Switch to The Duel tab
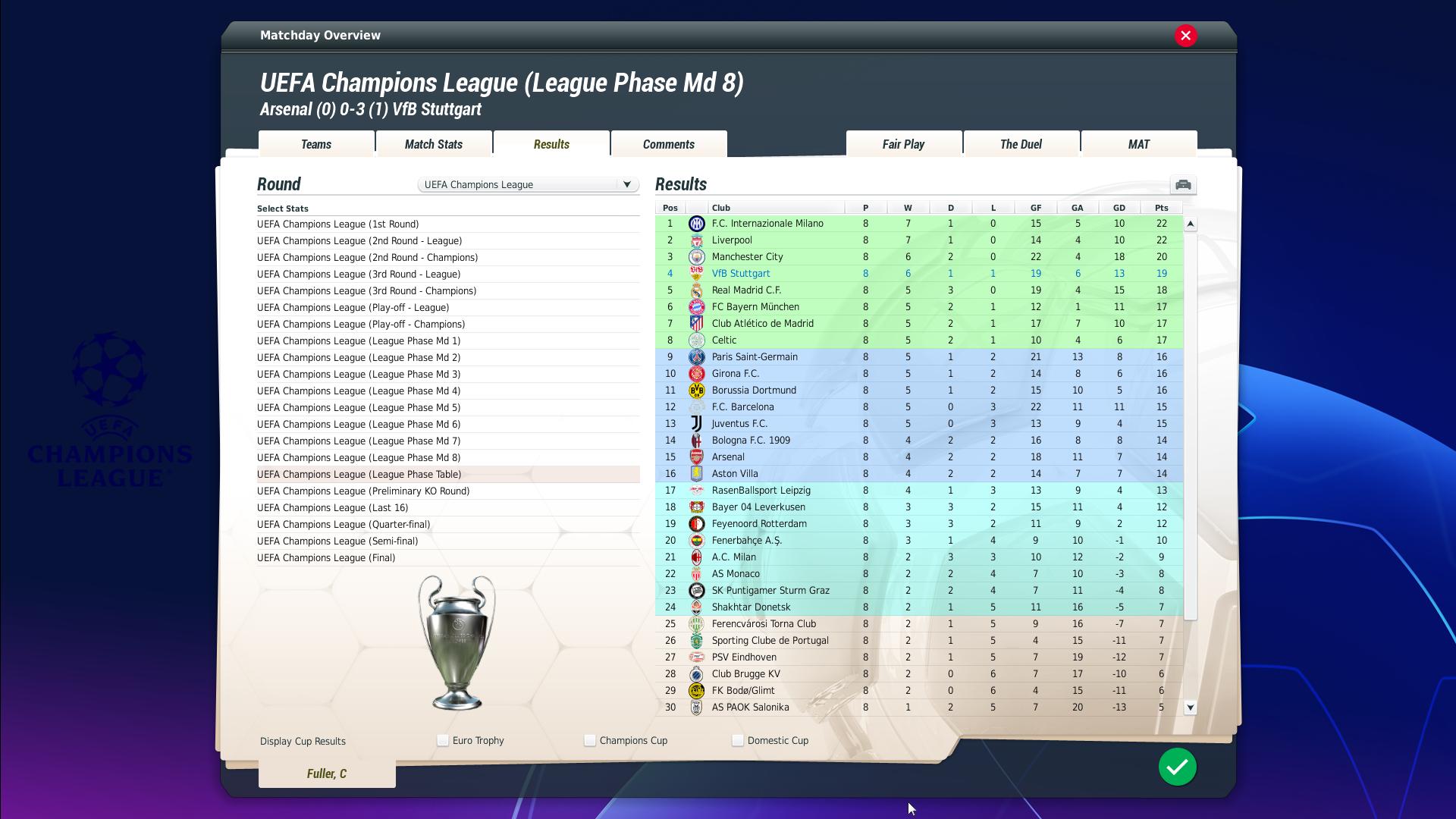Screen dimensions: 1456x819 (x=1021, y=144)
